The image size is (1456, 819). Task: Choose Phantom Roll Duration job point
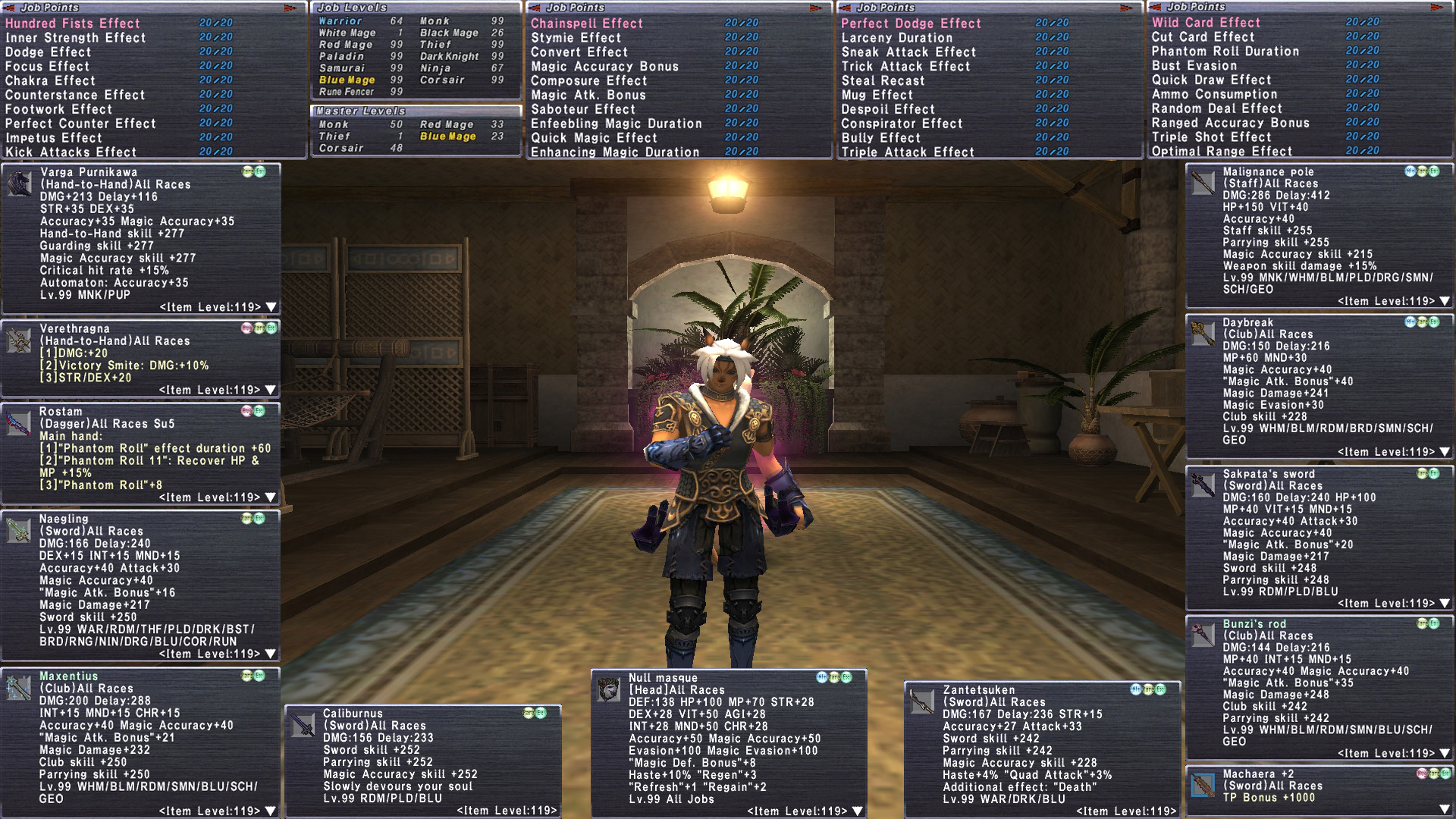coord(1225,52)
